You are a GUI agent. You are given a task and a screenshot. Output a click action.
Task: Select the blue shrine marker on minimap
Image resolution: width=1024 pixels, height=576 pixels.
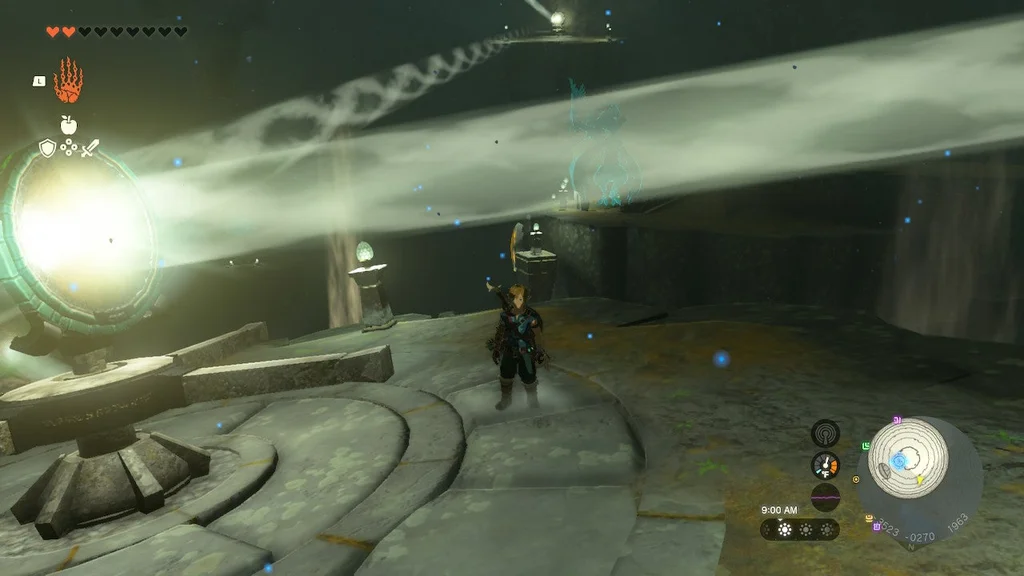coord(898,460)
